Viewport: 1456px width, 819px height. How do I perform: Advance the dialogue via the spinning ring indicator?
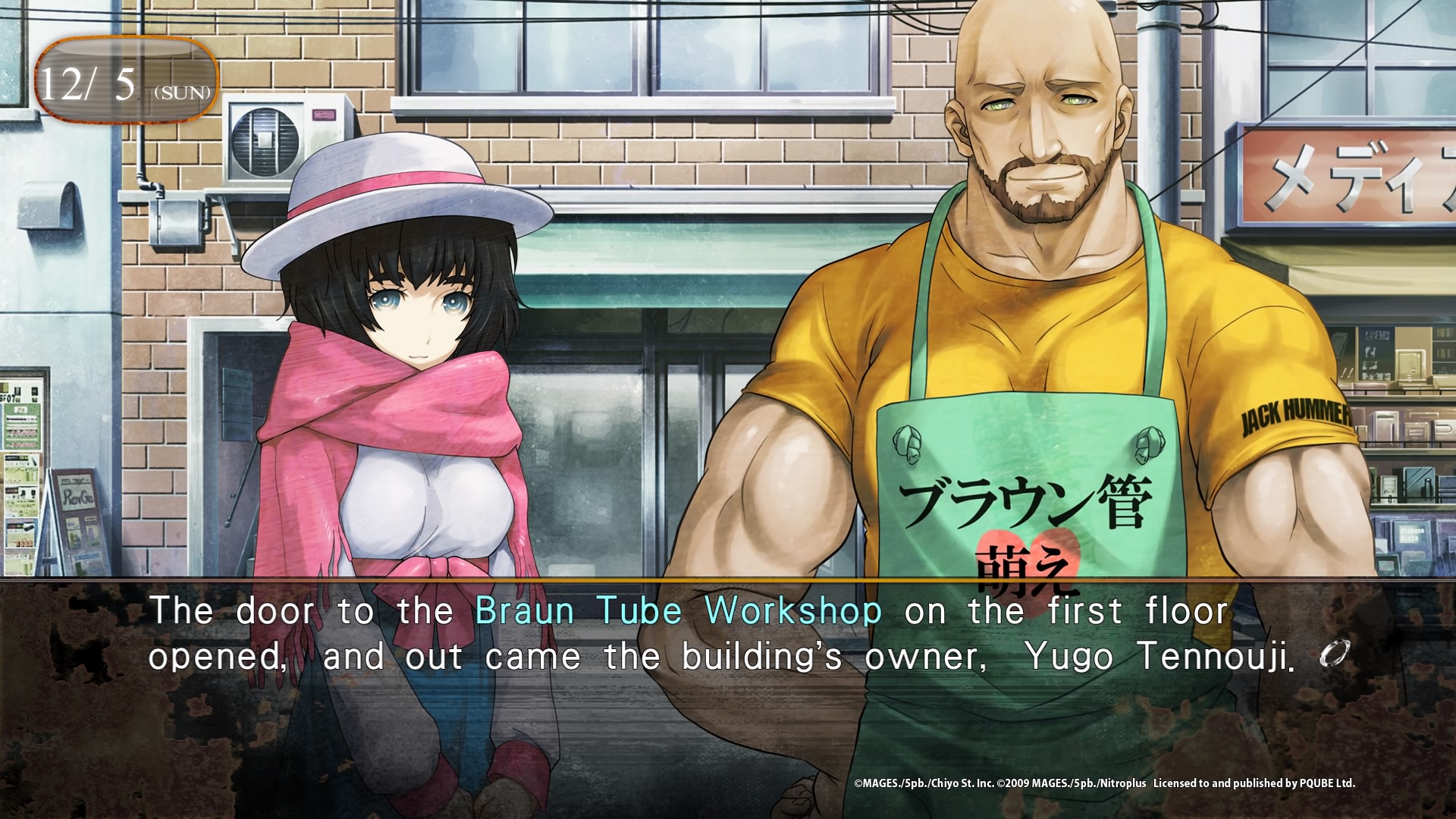click(x=1335, y=654)
